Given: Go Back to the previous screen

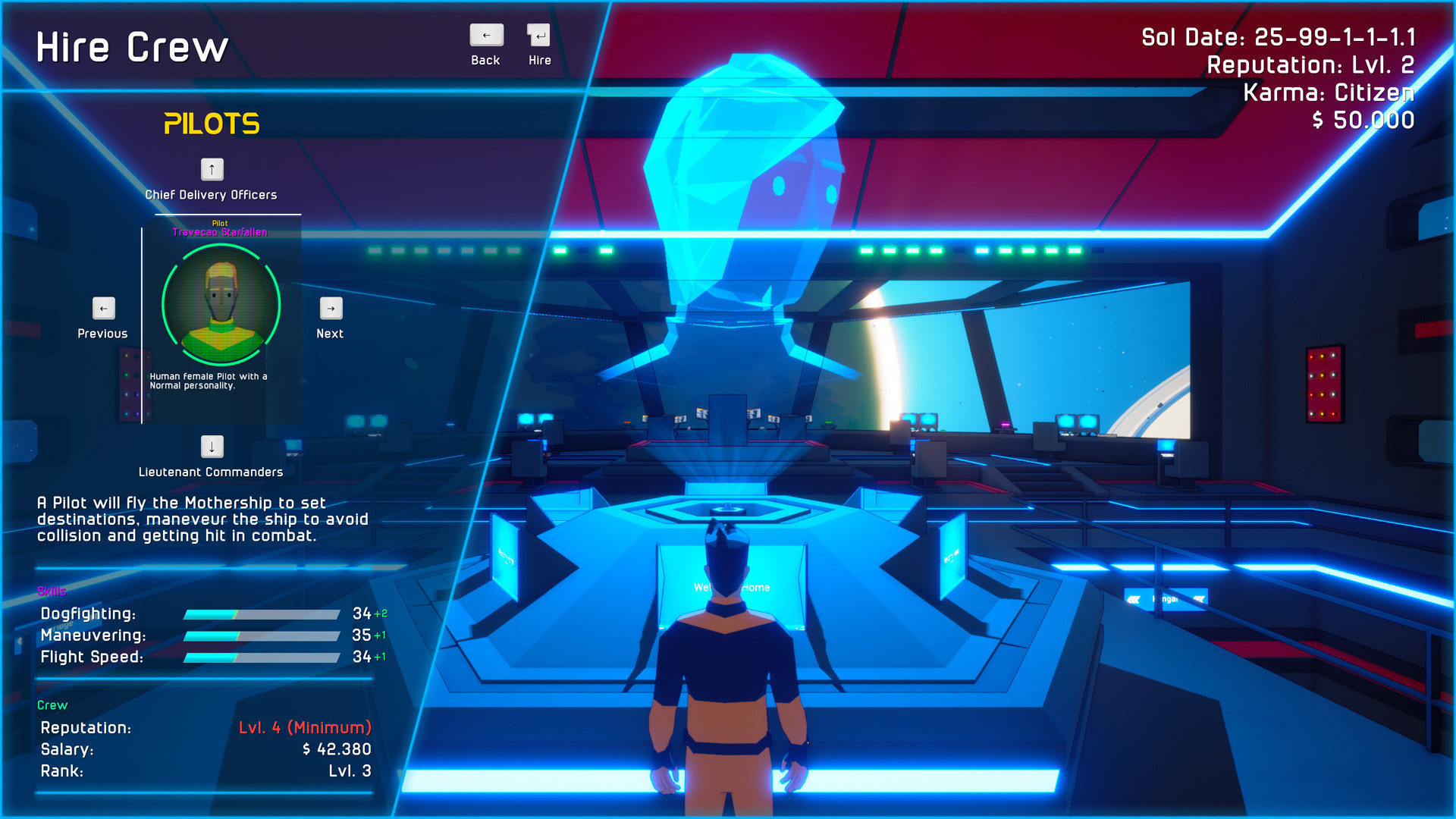Looking at the screenshot, I should click(485, 35).
